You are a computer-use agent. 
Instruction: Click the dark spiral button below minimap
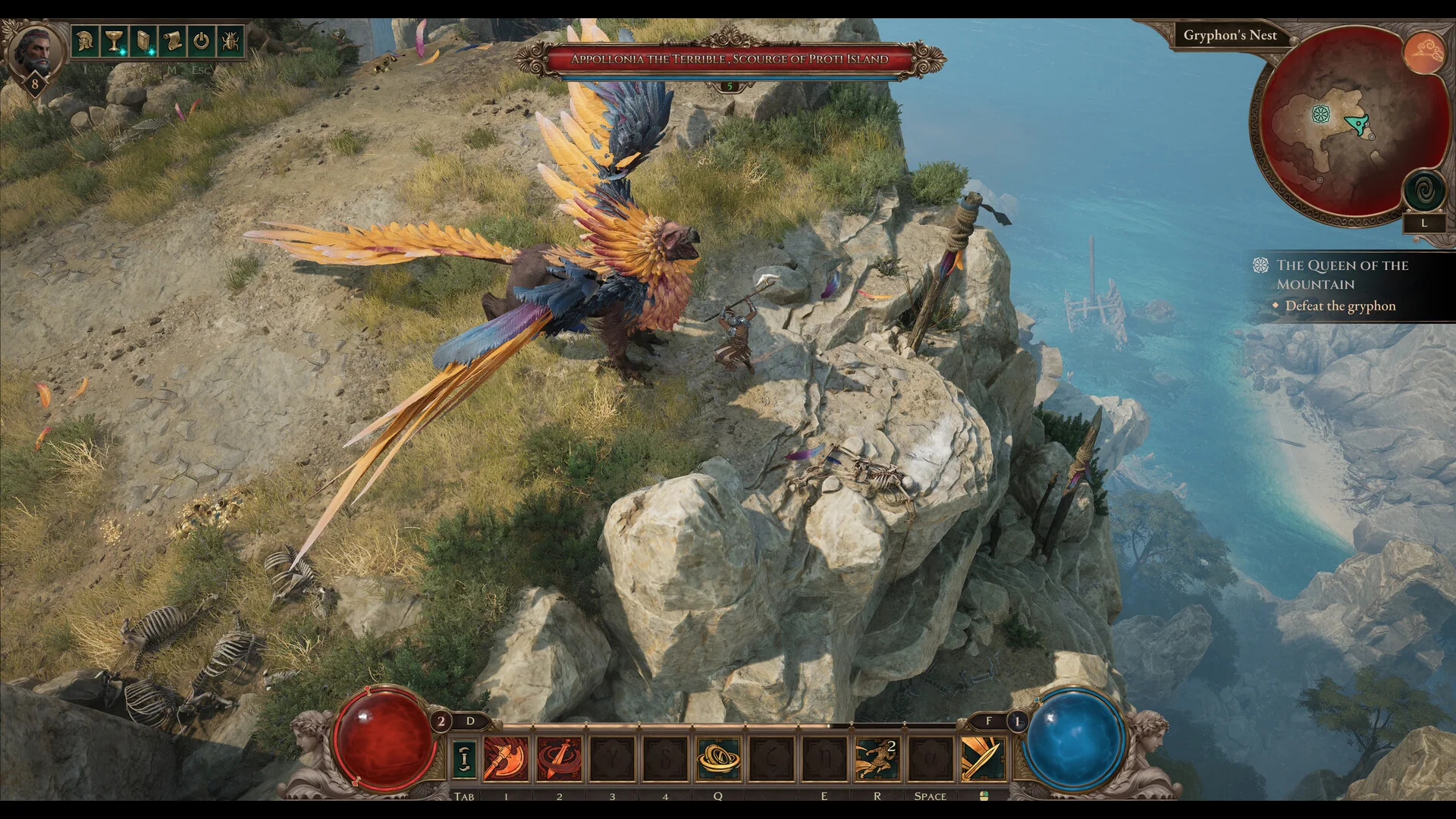[x=1423, y=190]
